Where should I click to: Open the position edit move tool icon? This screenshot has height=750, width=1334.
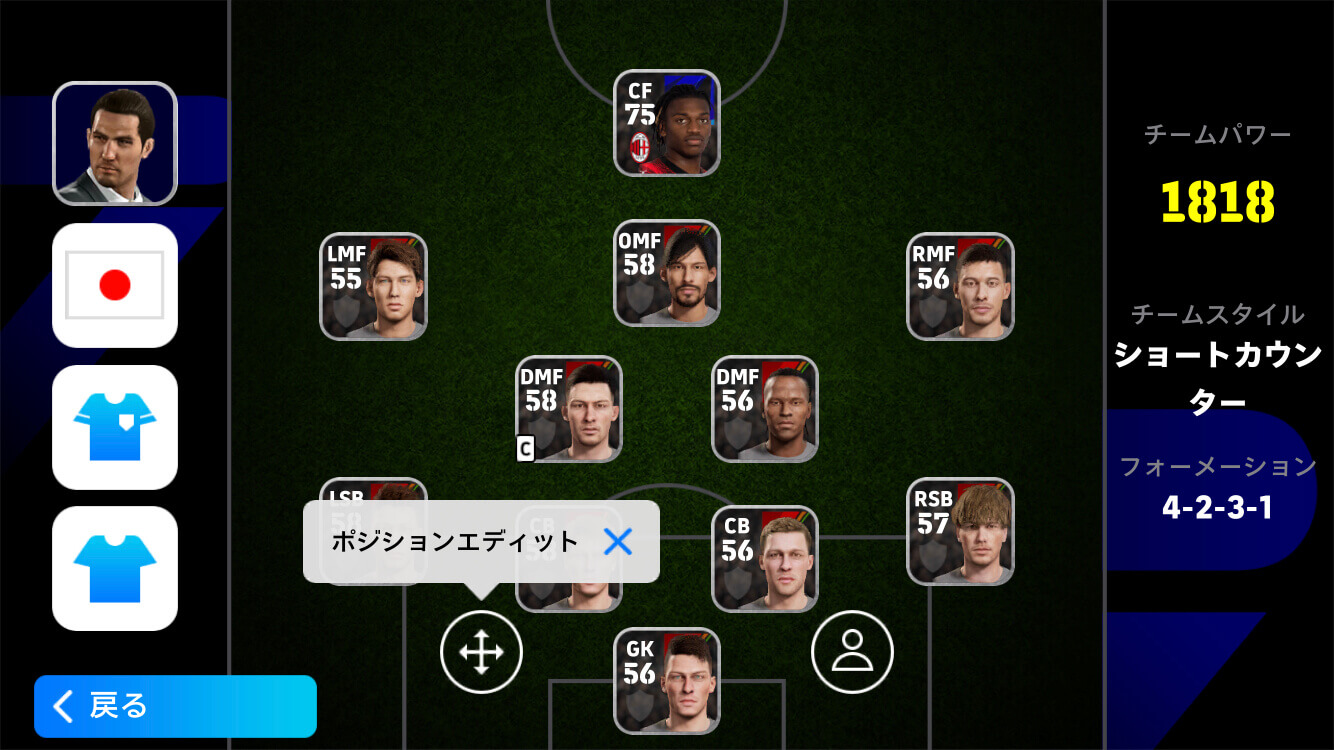coord(482,651)
